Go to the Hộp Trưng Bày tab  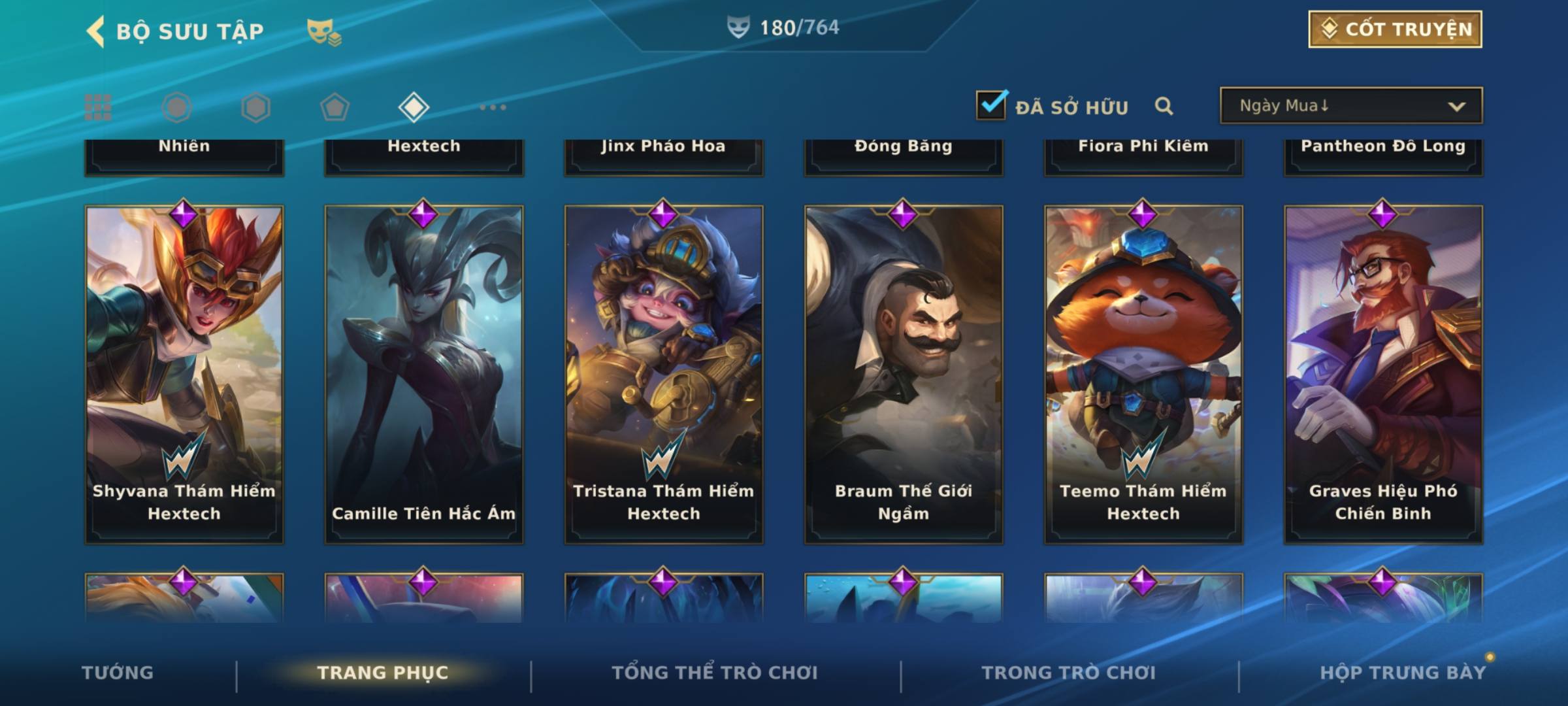point(1403,673)
